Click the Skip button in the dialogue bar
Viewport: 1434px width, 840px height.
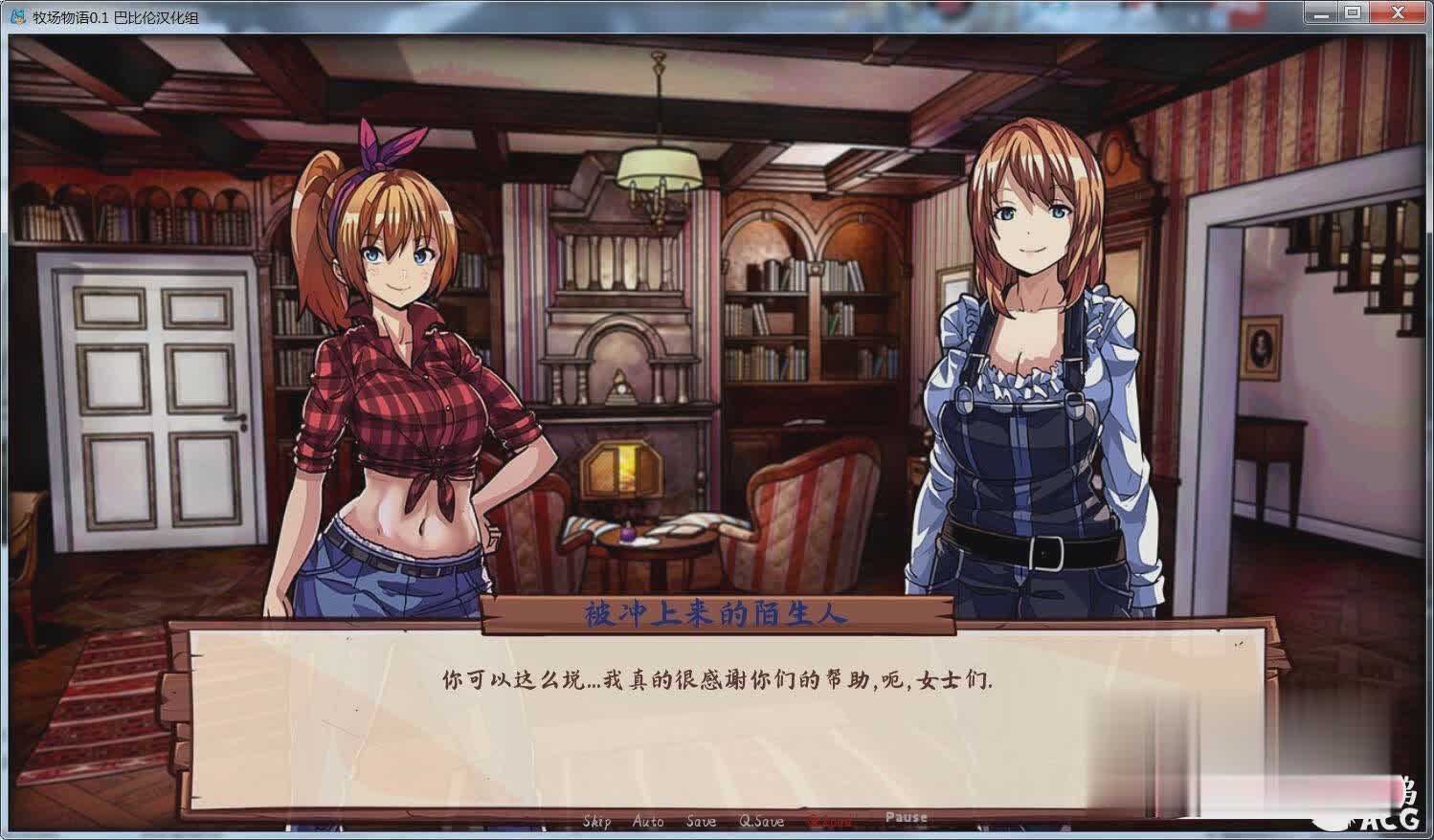pos(596,821)
